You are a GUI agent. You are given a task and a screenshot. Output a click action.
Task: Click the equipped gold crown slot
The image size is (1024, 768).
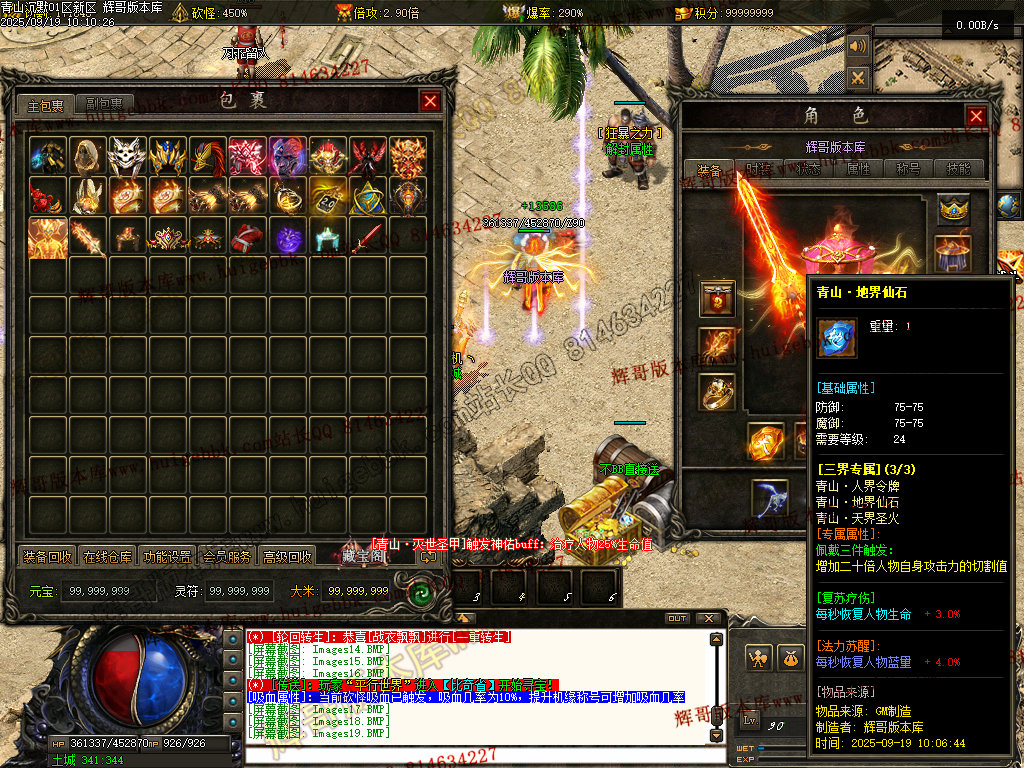coord(953,209)
